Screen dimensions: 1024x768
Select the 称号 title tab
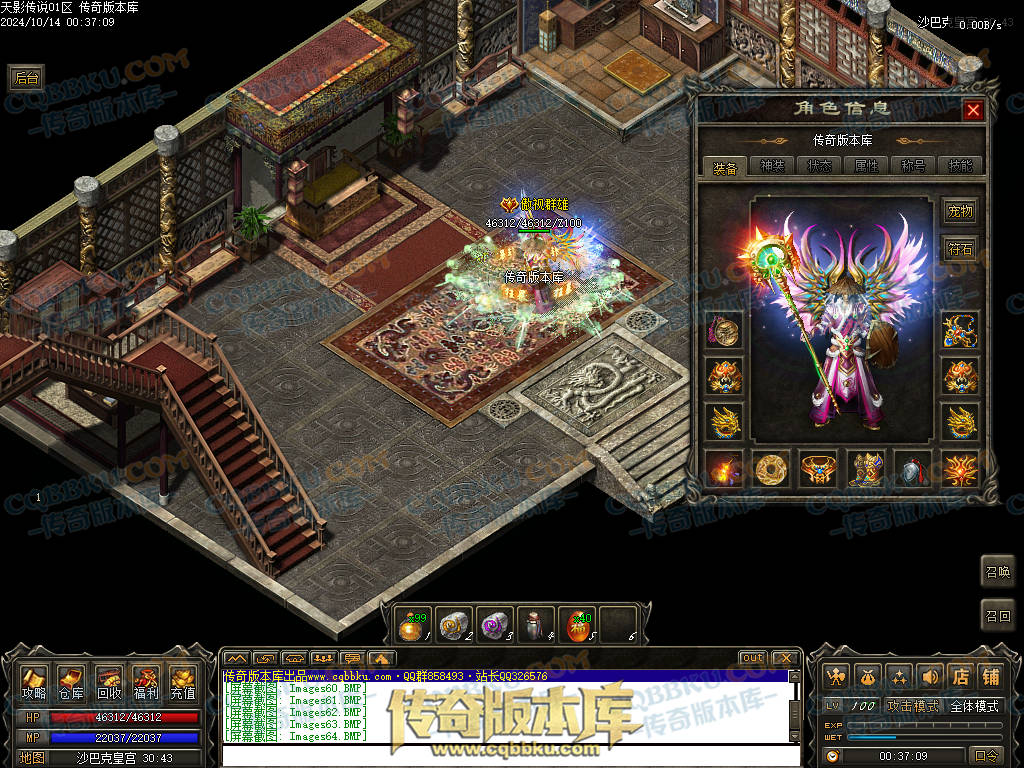pos(913,167)
